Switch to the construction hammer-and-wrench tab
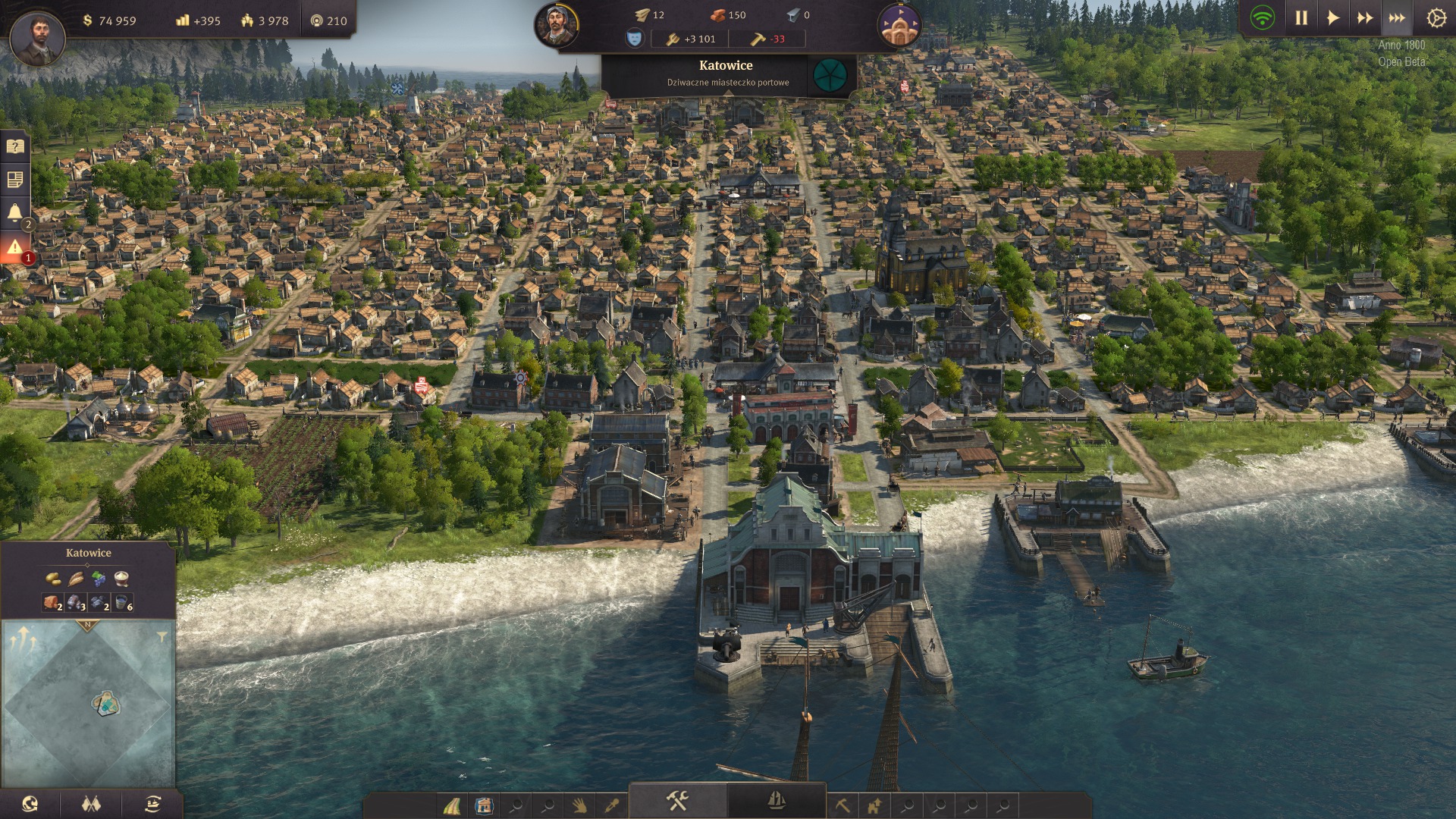 (x=677, y=801)
